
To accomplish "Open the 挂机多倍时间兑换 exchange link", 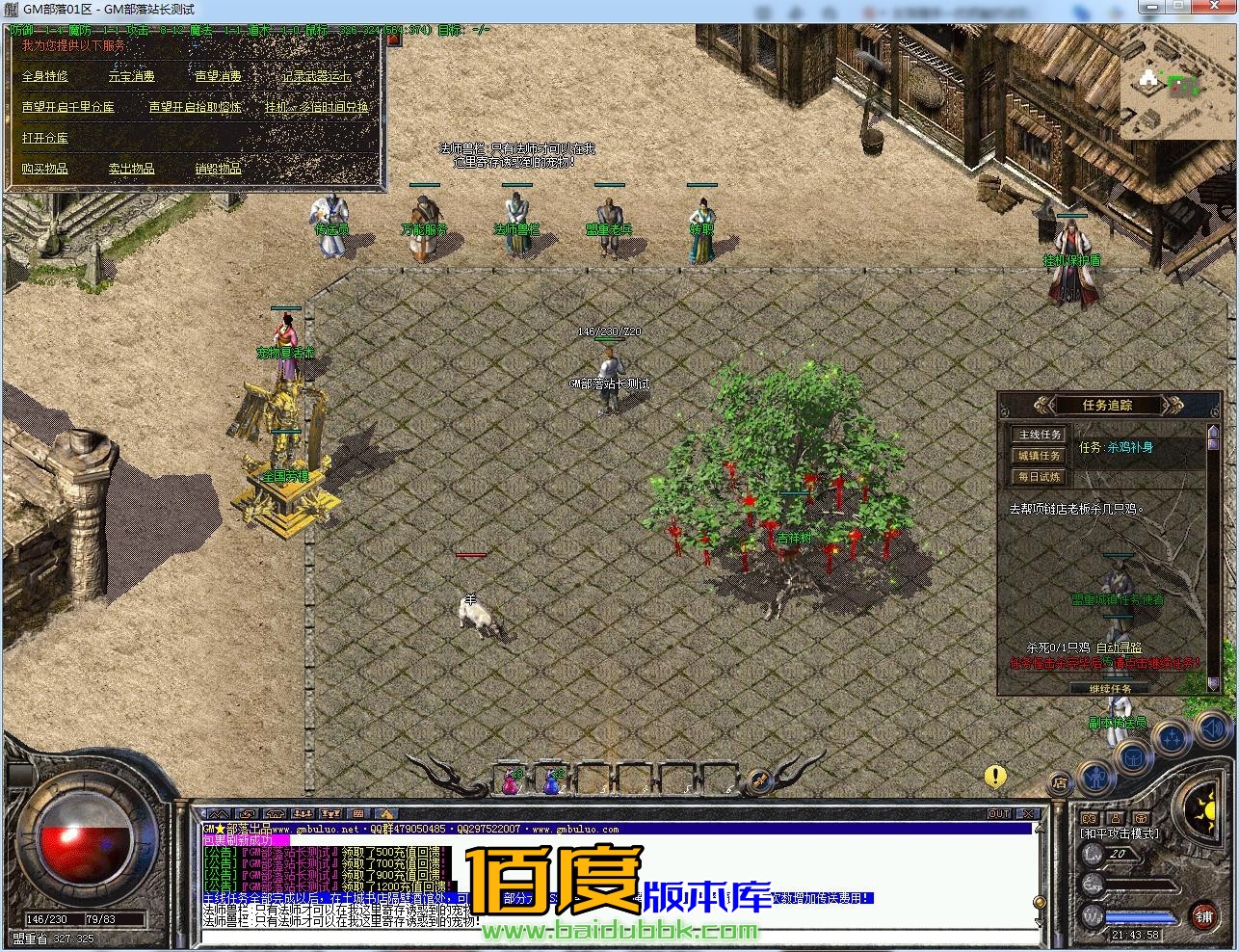I will click(317, 107).
